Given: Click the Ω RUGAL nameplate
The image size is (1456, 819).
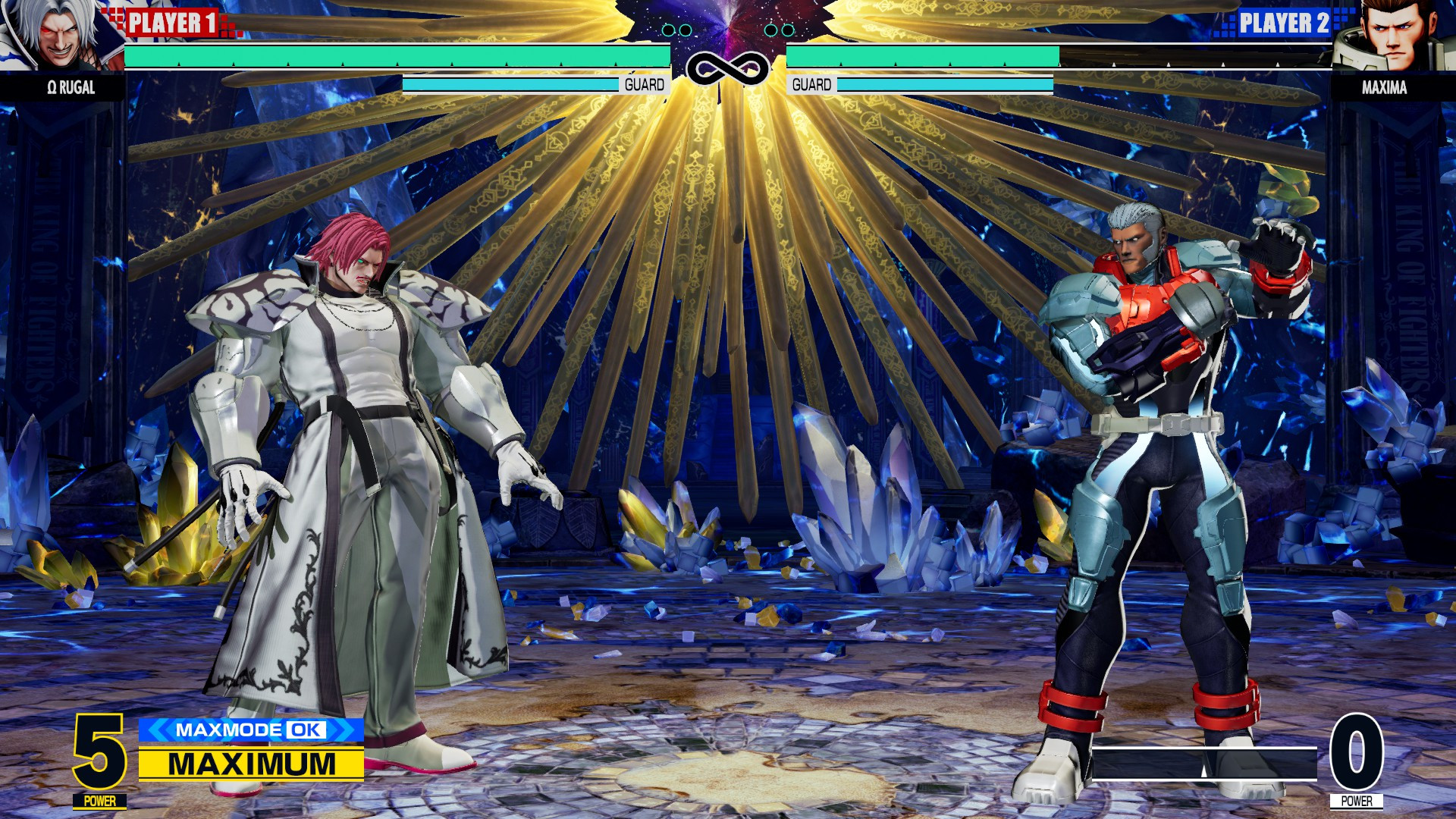Looking at the screenshot, I should point(72,89).
